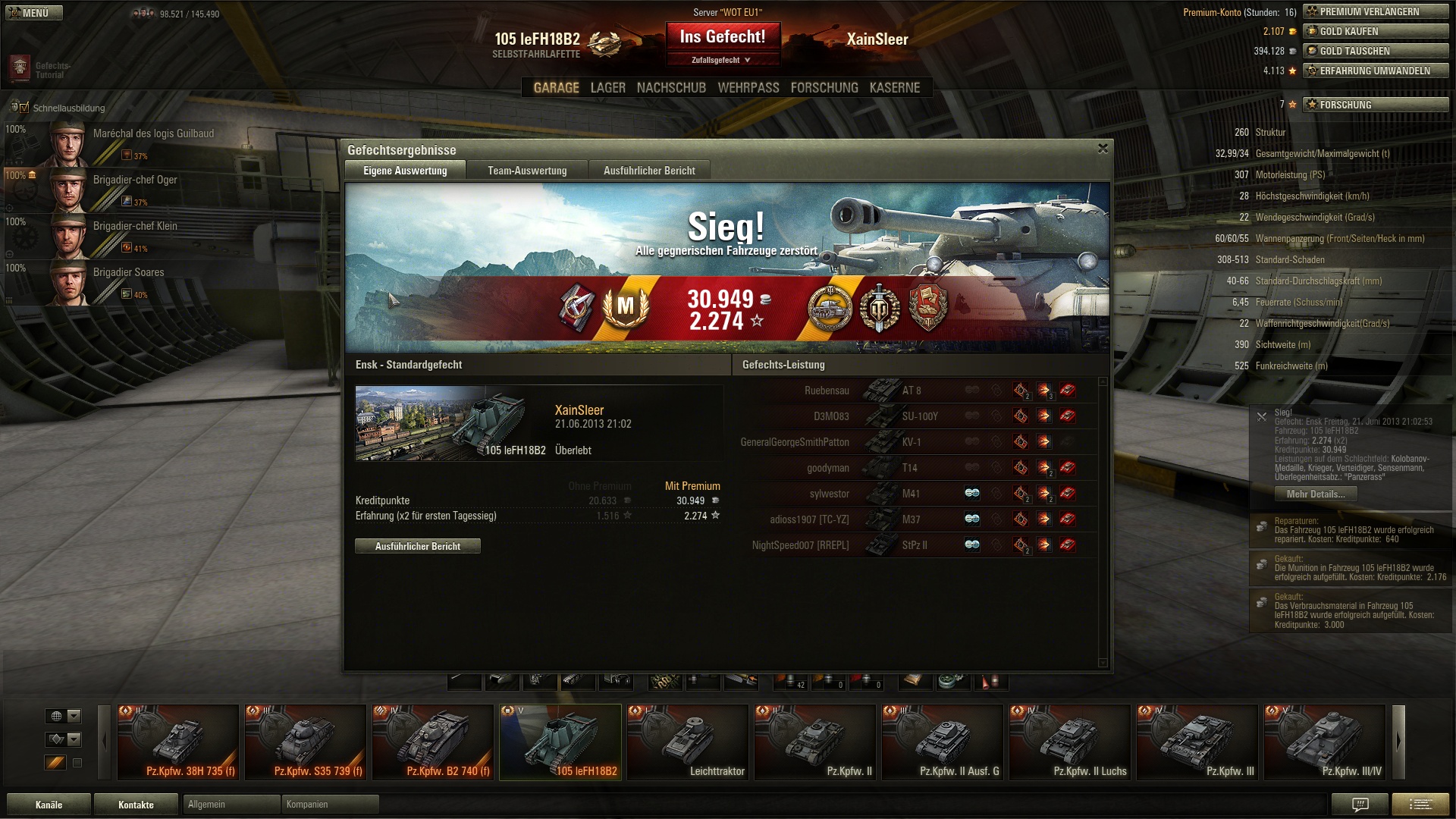Image resolution: width=1456 pixels, height=819 pixels.
Task: Open the Menü button
Action: point(34,13)
